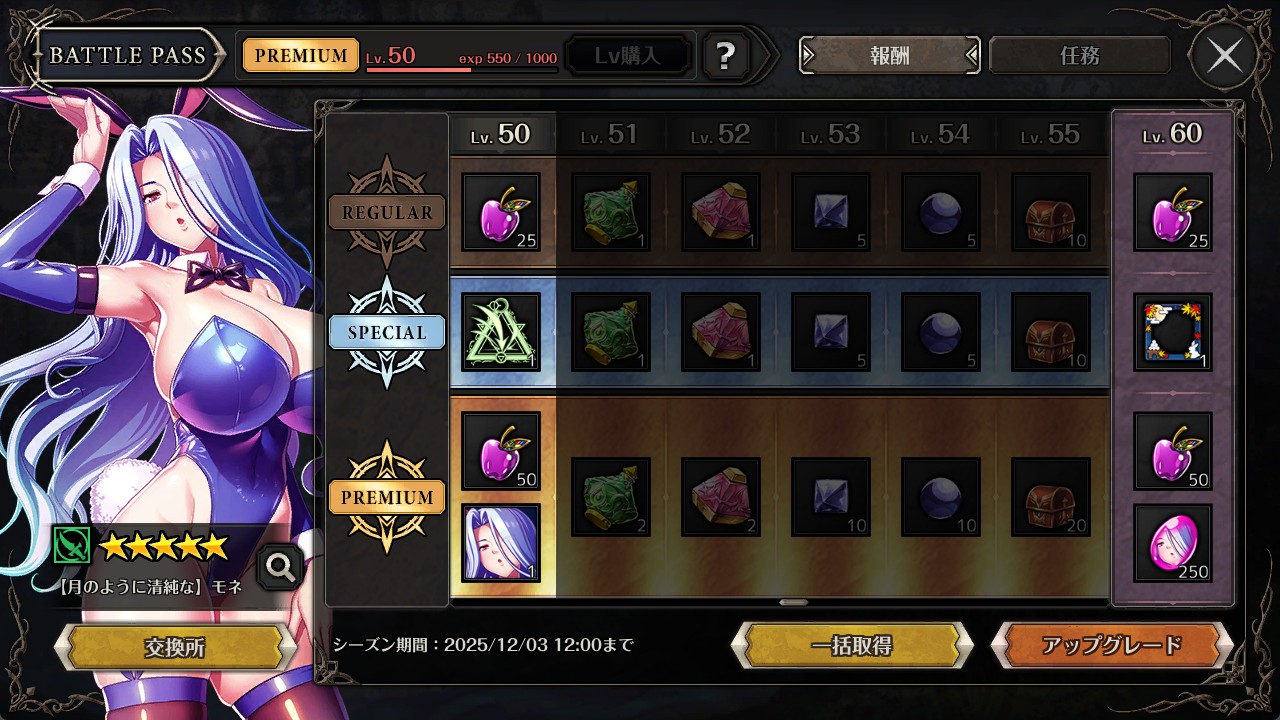Select the Lv.51 regular green potion reward
Image resolution: width=1280 pixels, height=720 pixels.
coord(611,212)
